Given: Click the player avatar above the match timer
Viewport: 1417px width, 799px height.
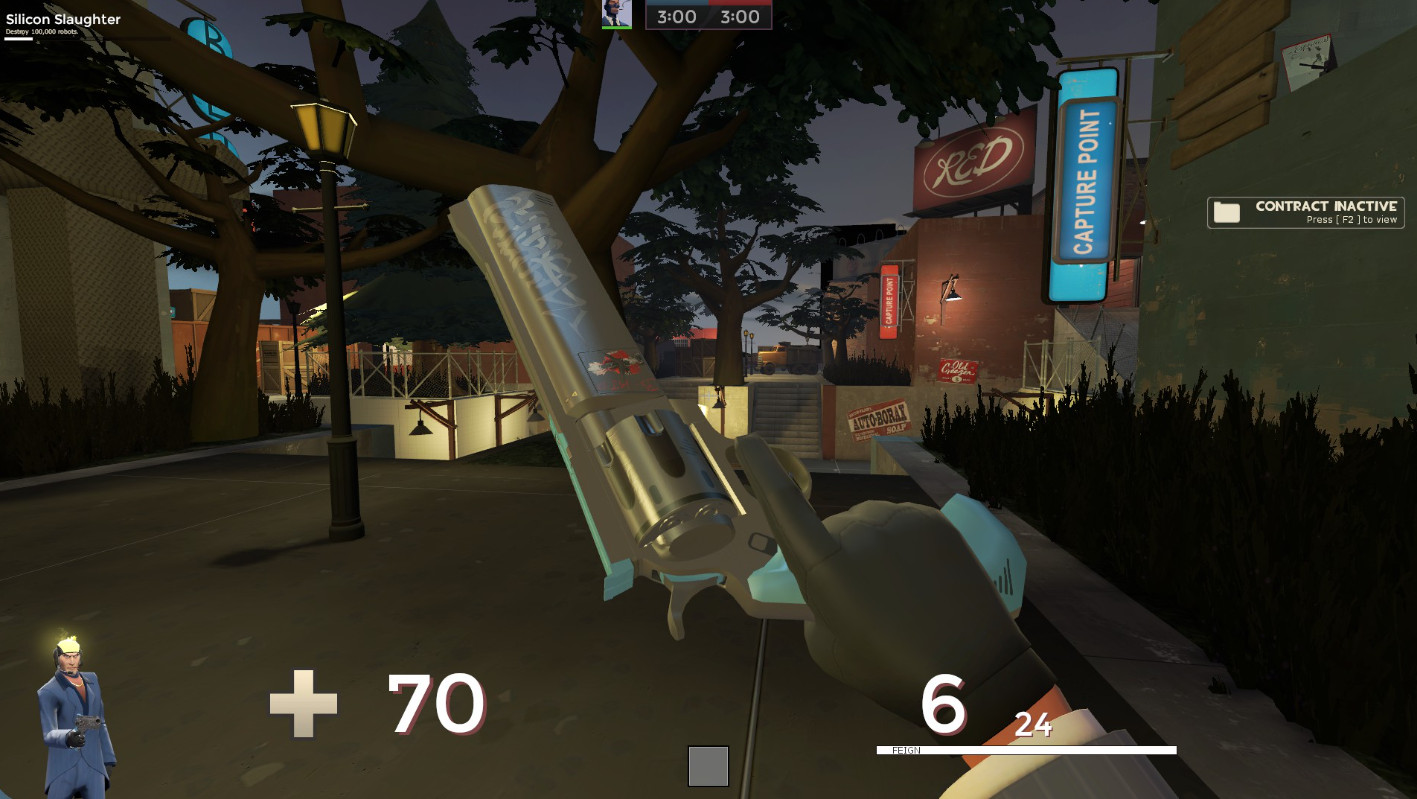Looking at the screenshot, I should tap(617, 14).
